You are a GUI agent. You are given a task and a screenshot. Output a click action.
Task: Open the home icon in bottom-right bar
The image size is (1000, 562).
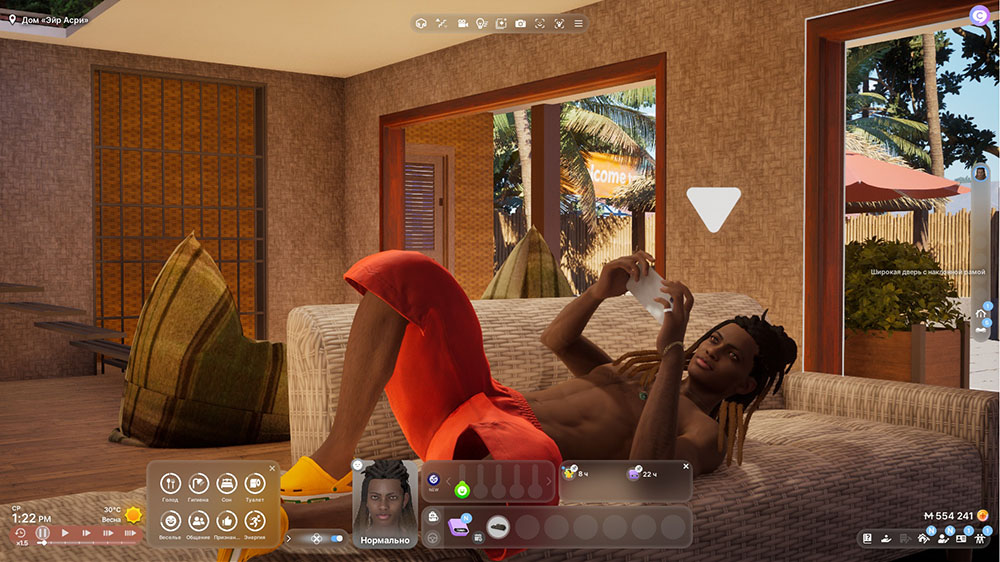click(923, 538)
